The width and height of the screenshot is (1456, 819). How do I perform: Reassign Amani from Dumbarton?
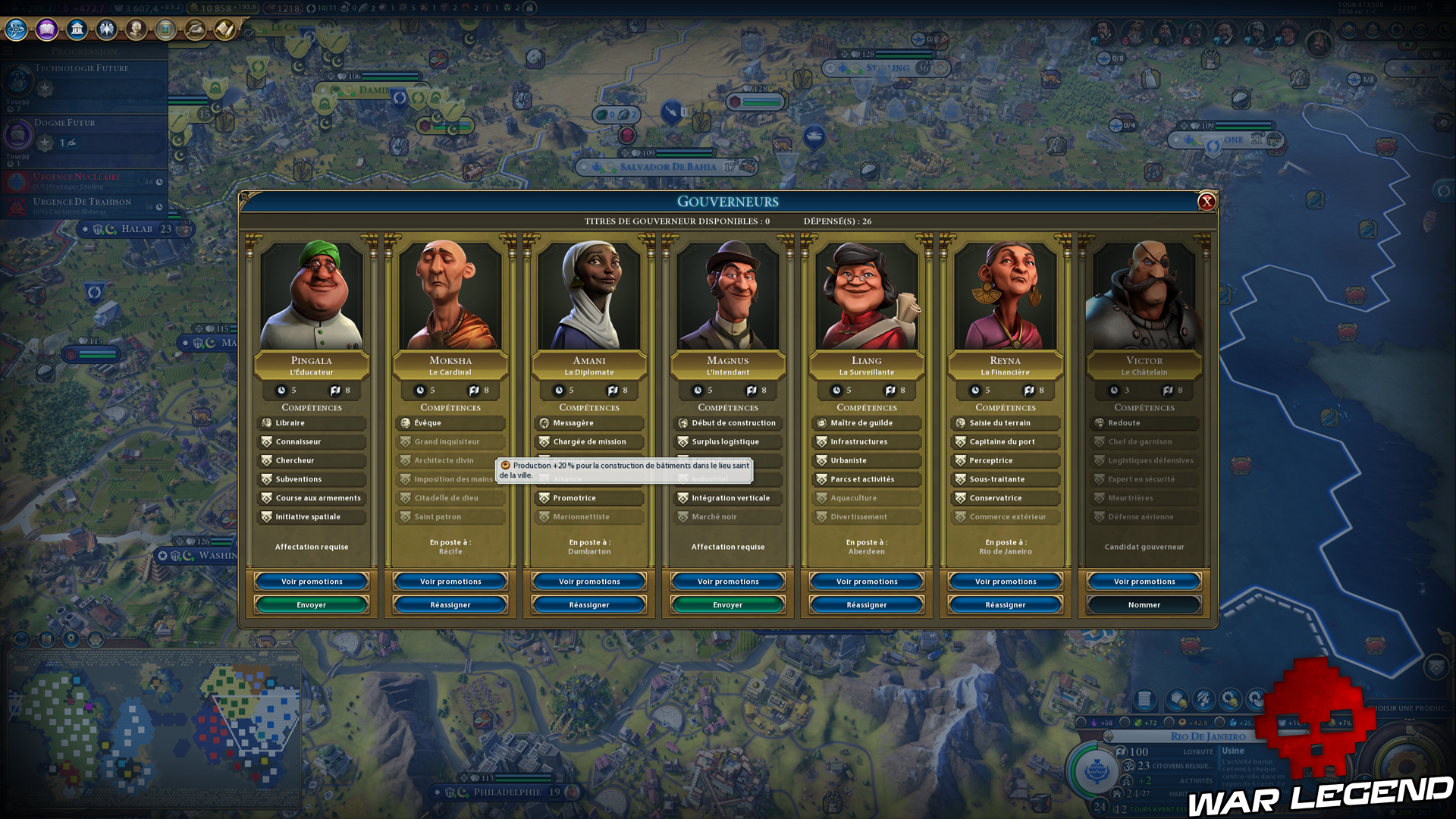tap(589, 605)
